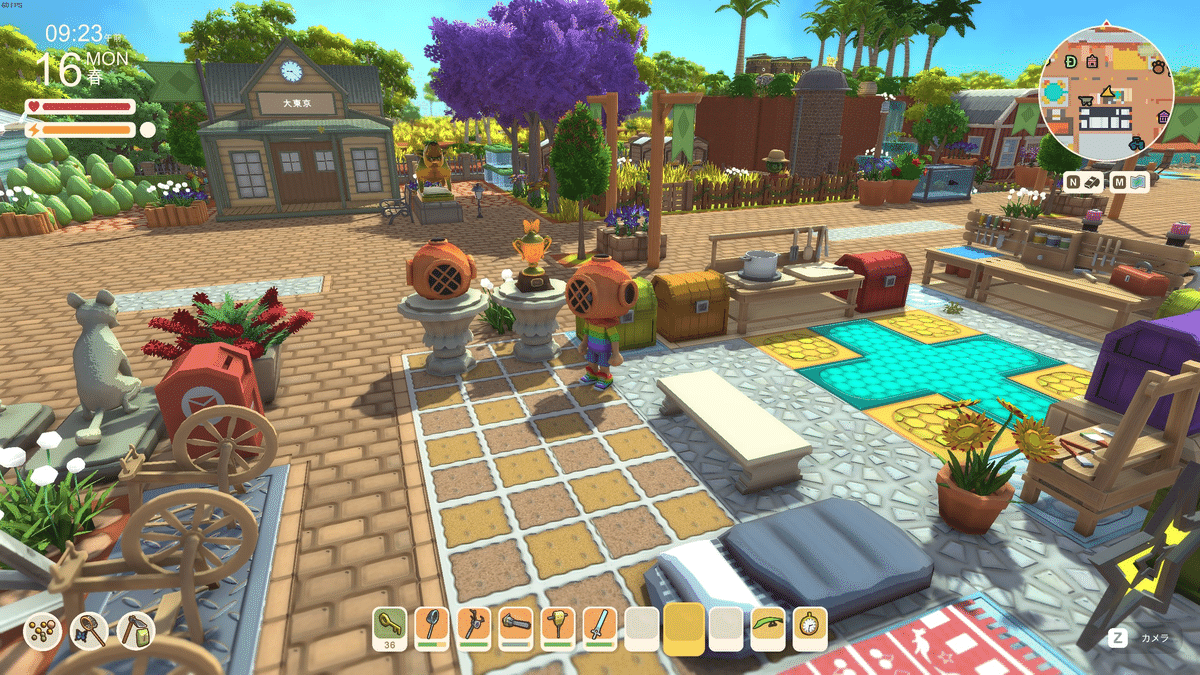Equip the jackhammer hotbar tool
Screen dimensions: 1200x675
pyautogui.click(x=557, y=626)
